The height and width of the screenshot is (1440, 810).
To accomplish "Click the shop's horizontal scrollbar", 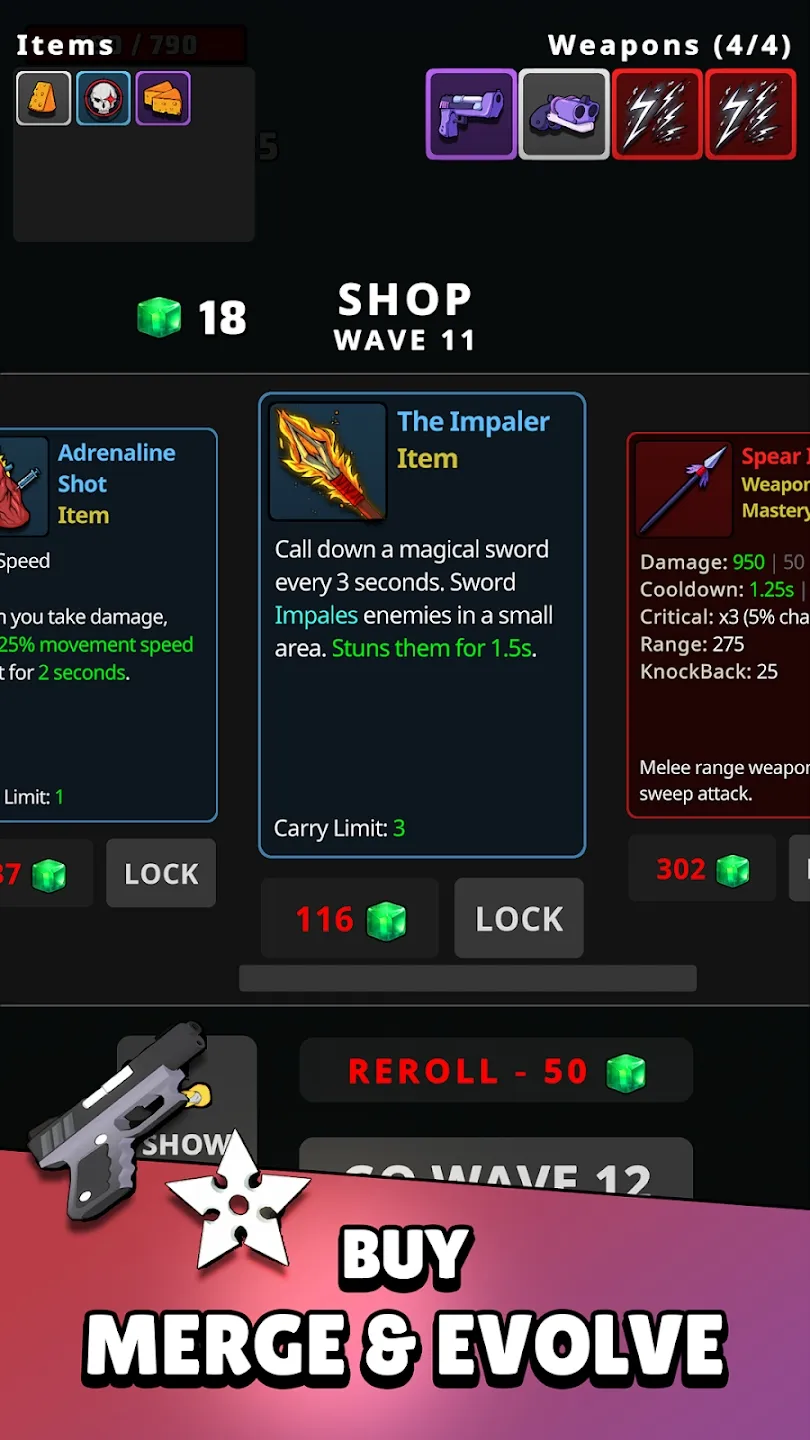I will [467, 978].
